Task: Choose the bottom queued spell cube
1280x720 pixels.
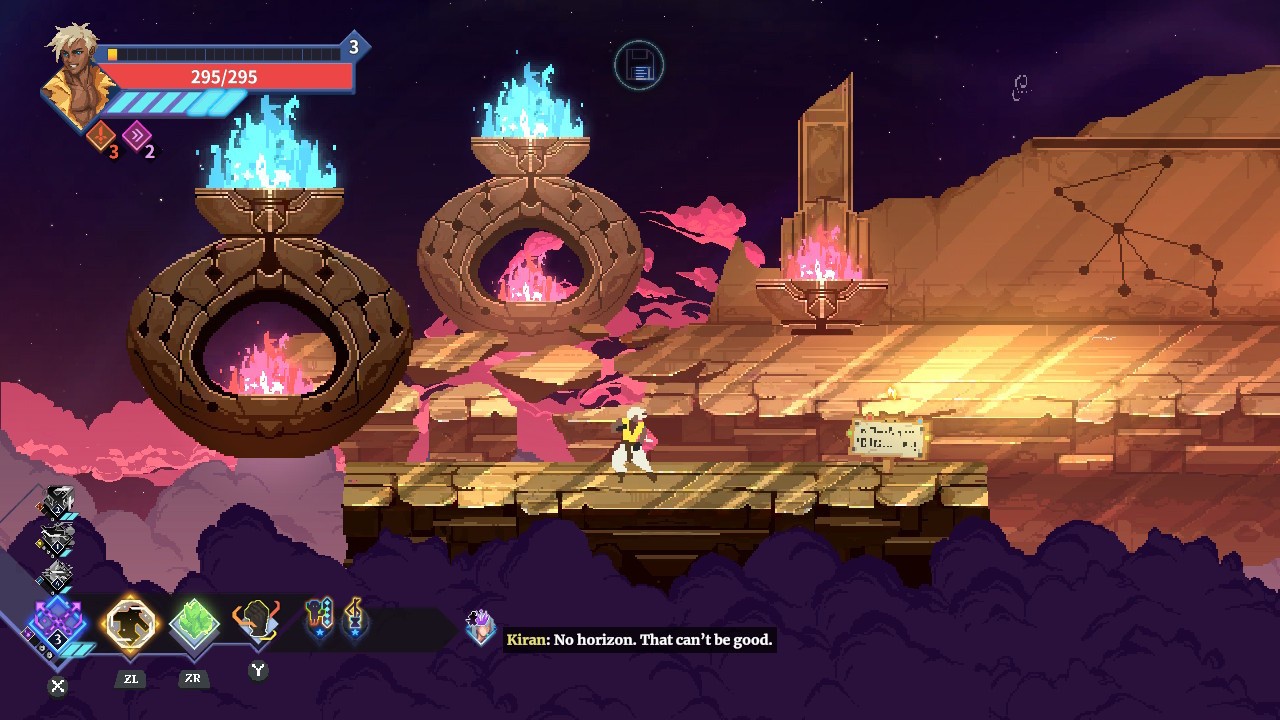Action: coord(57,575)
